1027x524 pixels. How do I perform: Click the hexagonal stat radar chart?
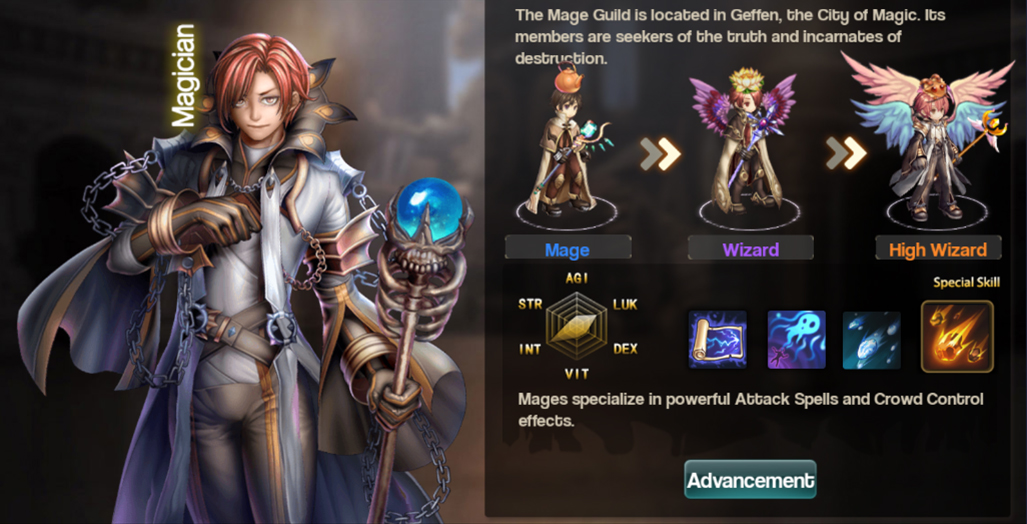pyautogui.click(x=578, y=327)
